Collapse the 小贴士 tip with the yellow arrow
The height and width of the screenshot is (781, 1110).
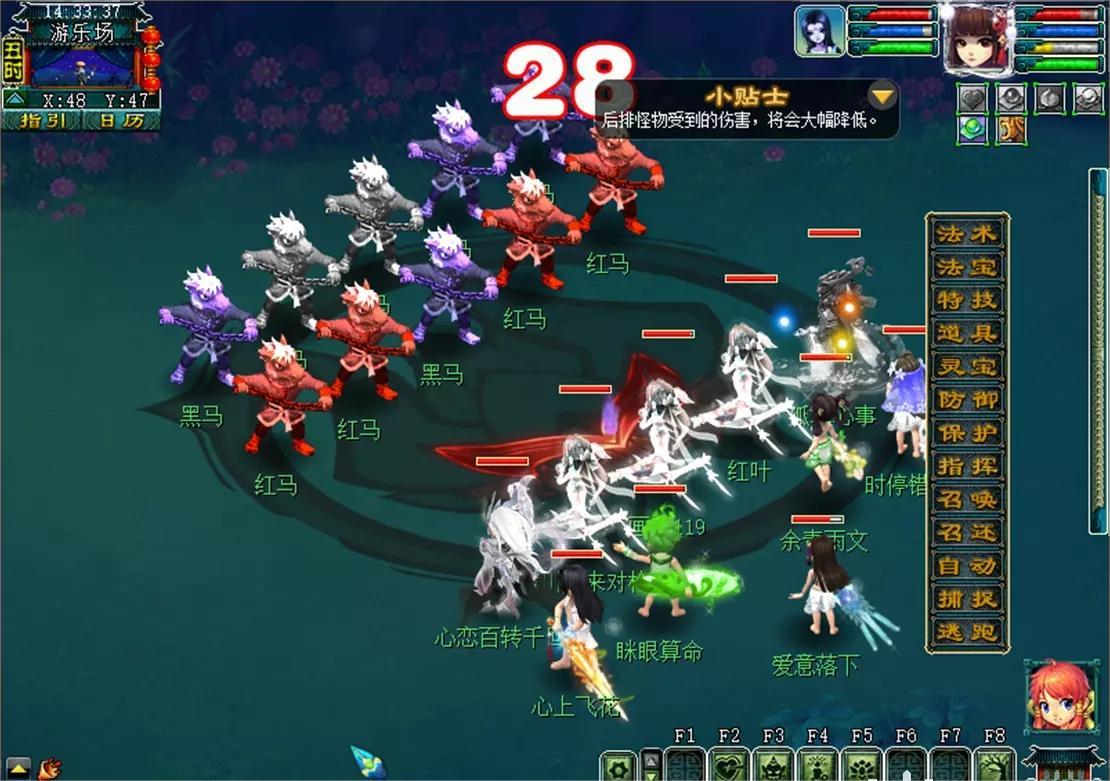pos(882,96)
